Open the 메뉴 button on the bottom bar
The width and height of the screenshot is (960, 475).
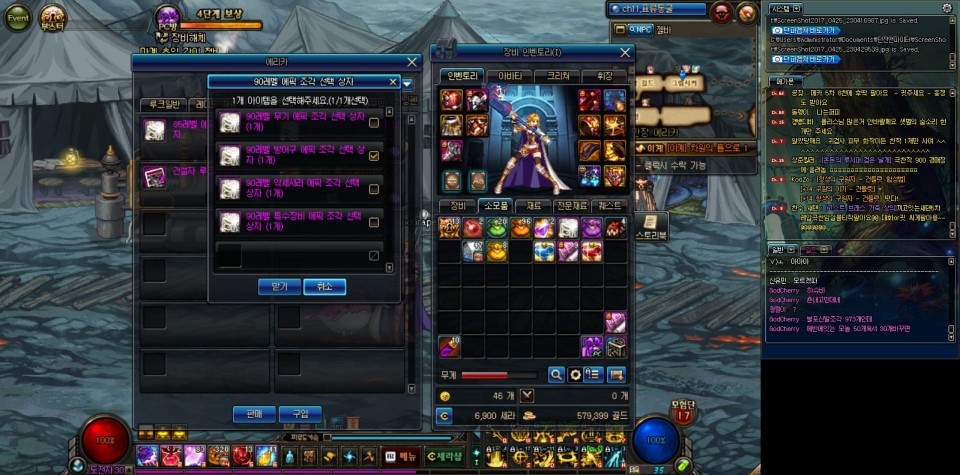[x=402, y=456]
